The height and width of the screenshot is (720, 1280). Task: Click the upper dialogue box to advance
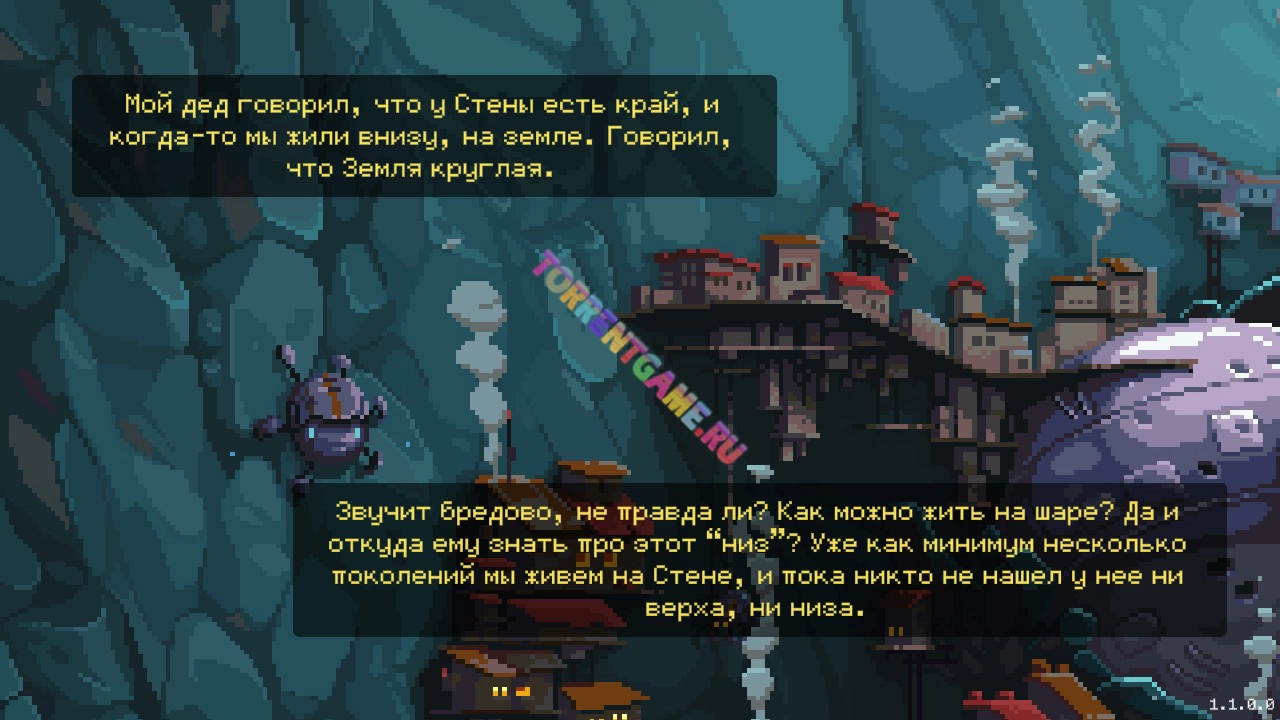click(x=420, y=135)
